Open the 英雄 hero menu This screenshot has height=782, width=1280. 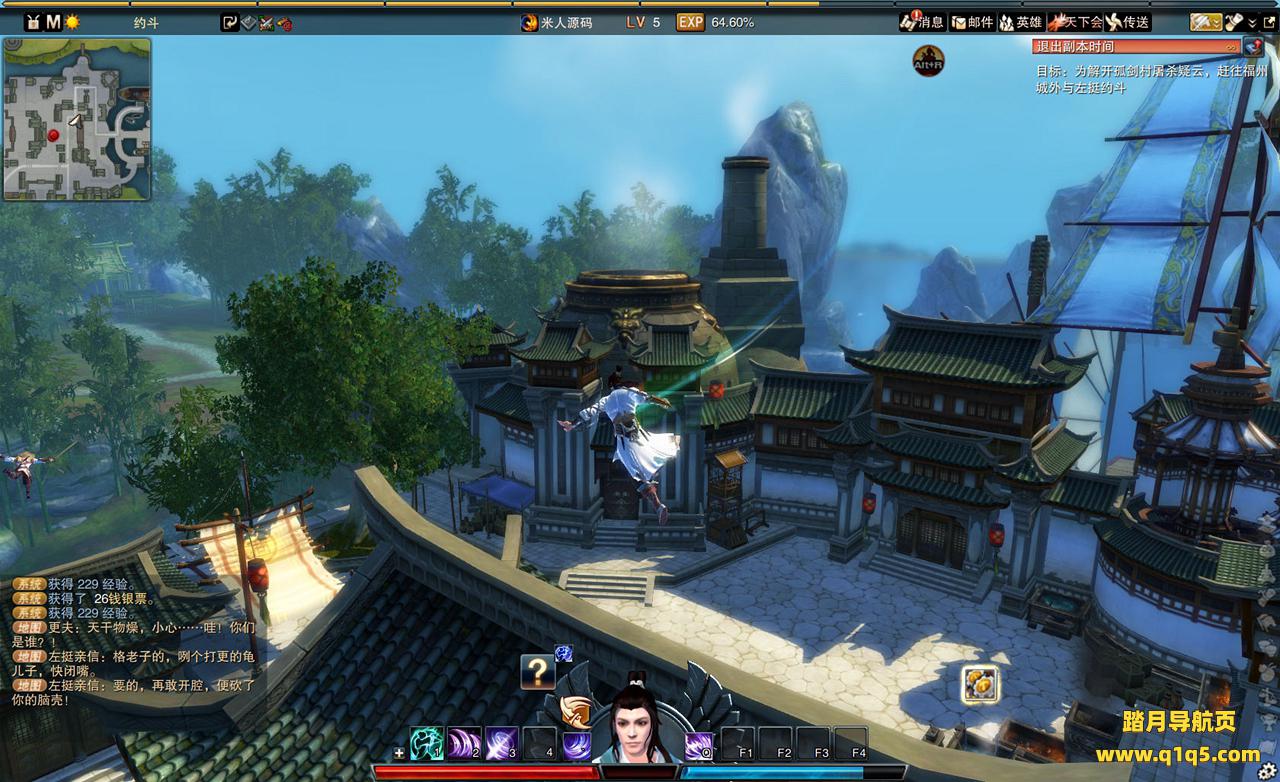(x=1020, y=22)
